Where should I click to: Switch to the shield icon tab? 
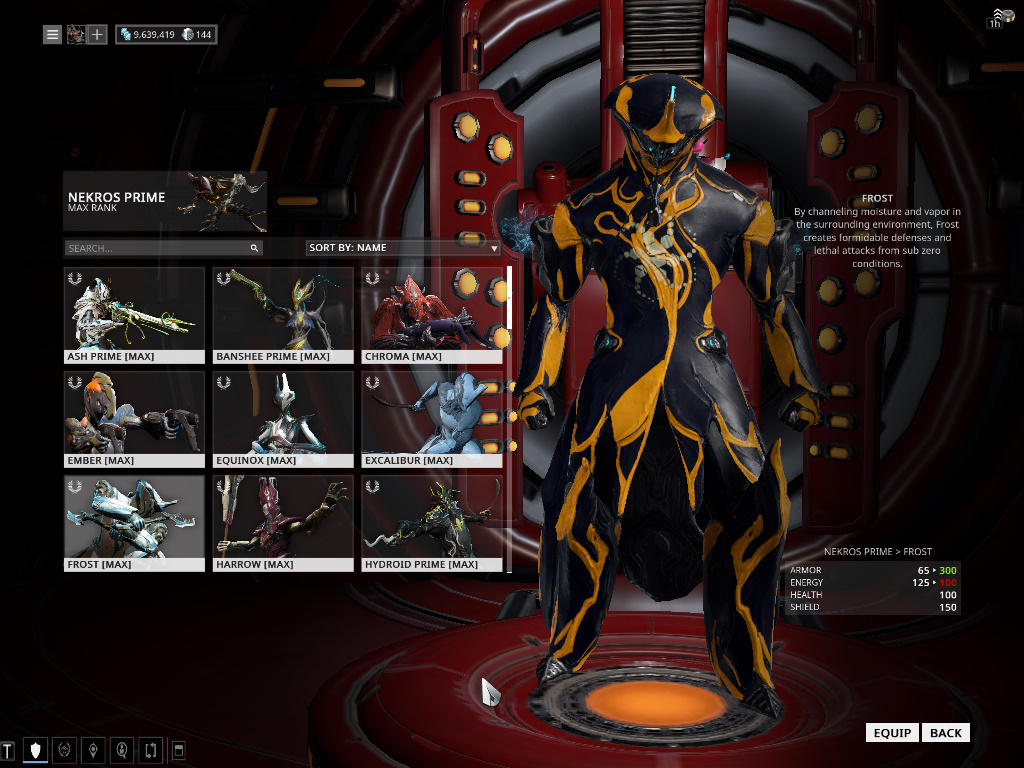pos(36,749)
